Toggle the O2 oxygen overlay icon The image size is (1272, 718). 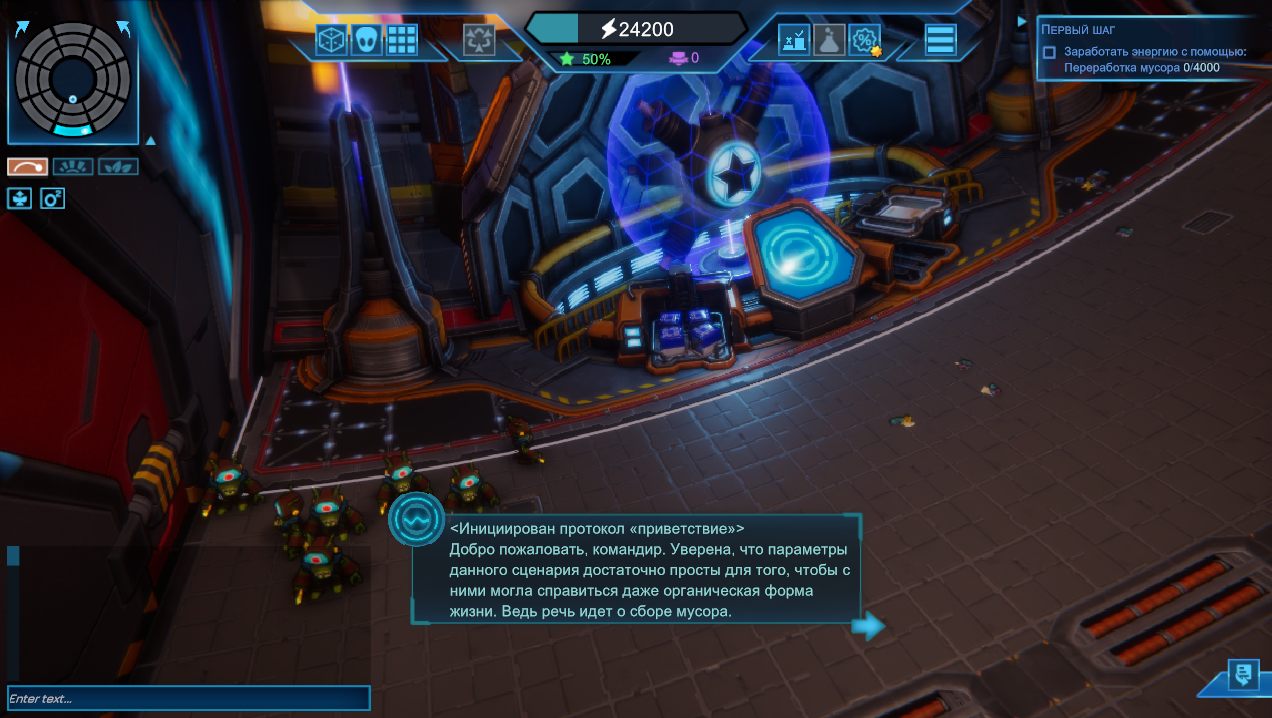coord(52,198)
